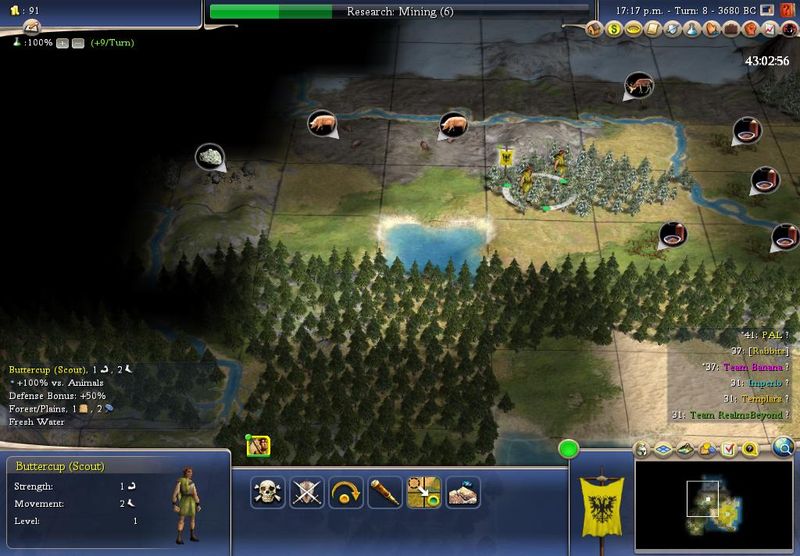Increase the research rate with the plus button
Image resolution: width=800 pixels, height=556 pixels.
coord(63,43)
